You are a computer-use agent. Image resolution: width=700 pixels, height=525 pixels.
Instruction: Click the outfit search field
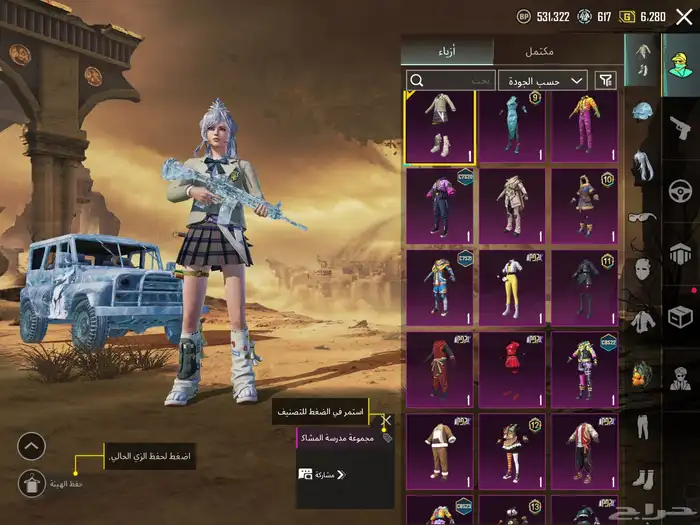pyautogui.click(x=450, y=80)
